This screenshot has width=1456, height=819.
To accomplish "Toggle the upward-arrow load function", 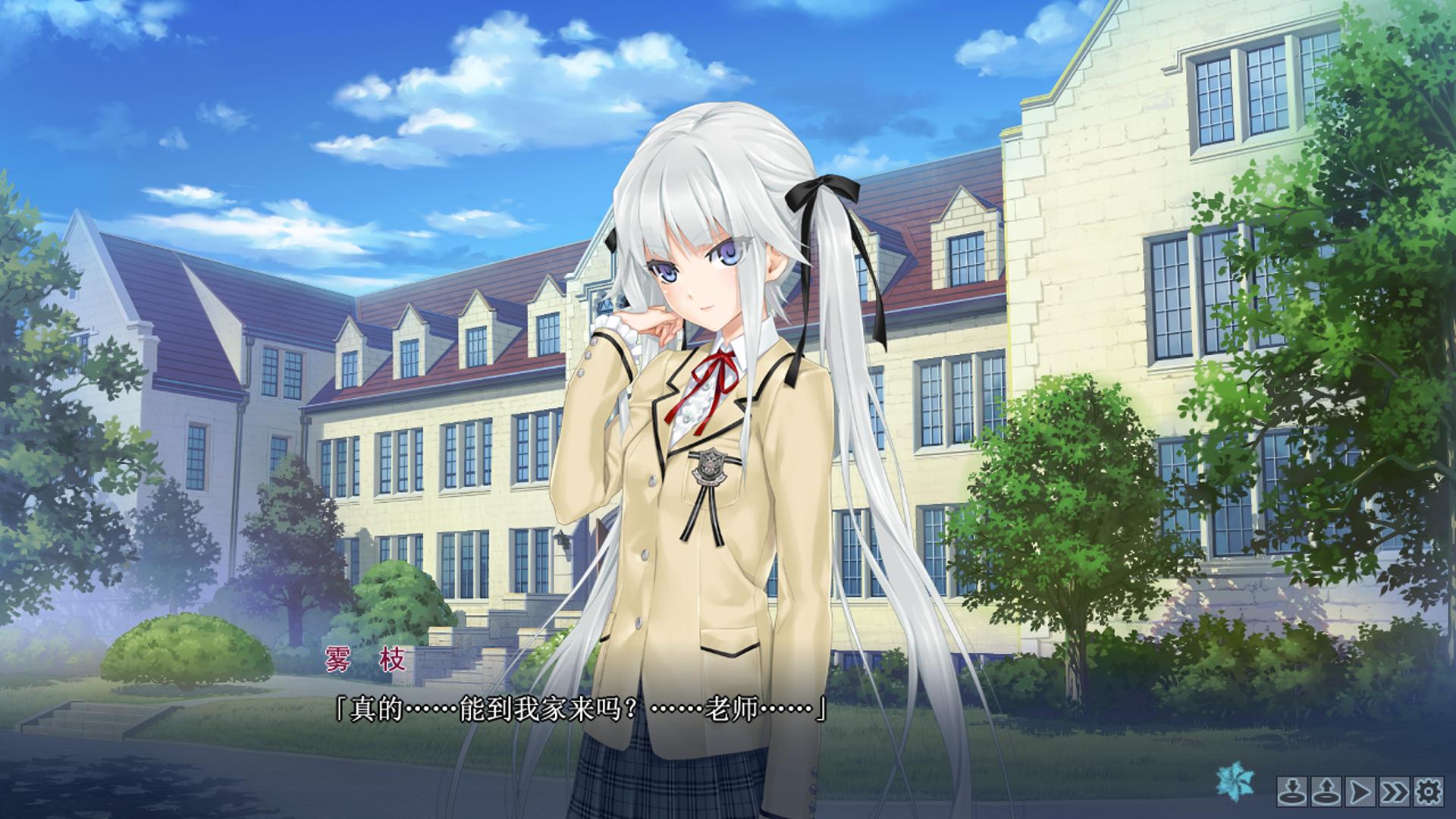I will click(x=1326, y=793).
